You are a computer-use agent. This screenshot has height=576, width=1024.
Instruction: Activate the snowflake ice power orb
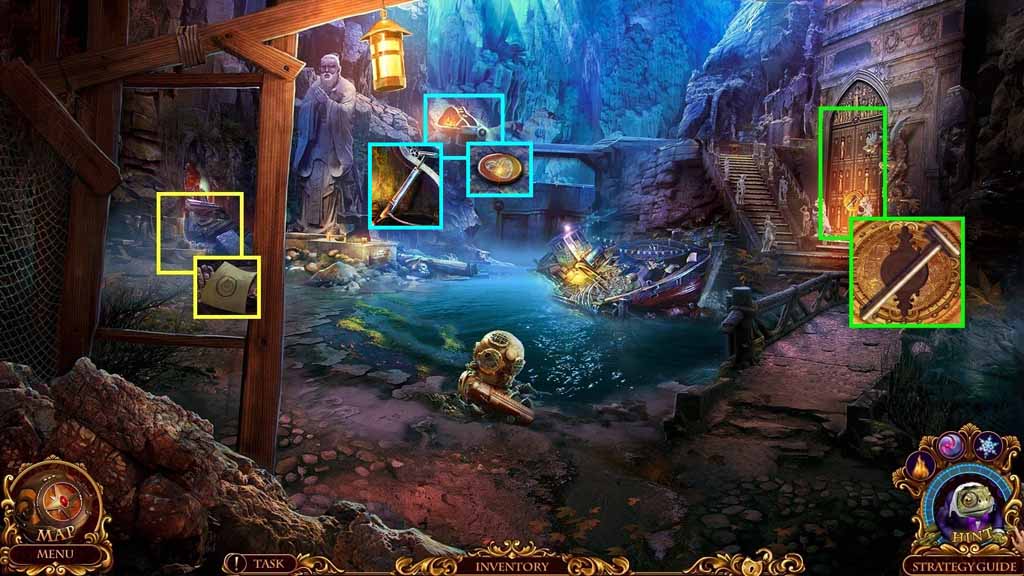(988, 447)
